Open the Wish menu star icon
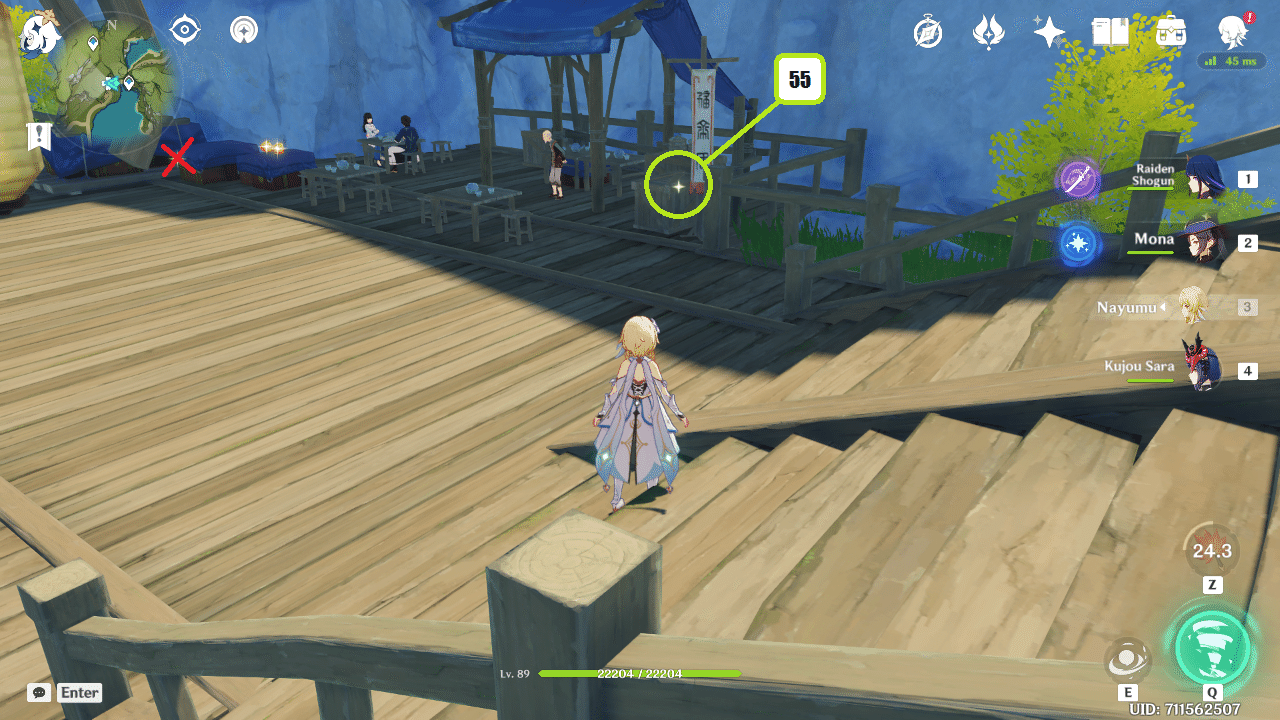 1047,31
